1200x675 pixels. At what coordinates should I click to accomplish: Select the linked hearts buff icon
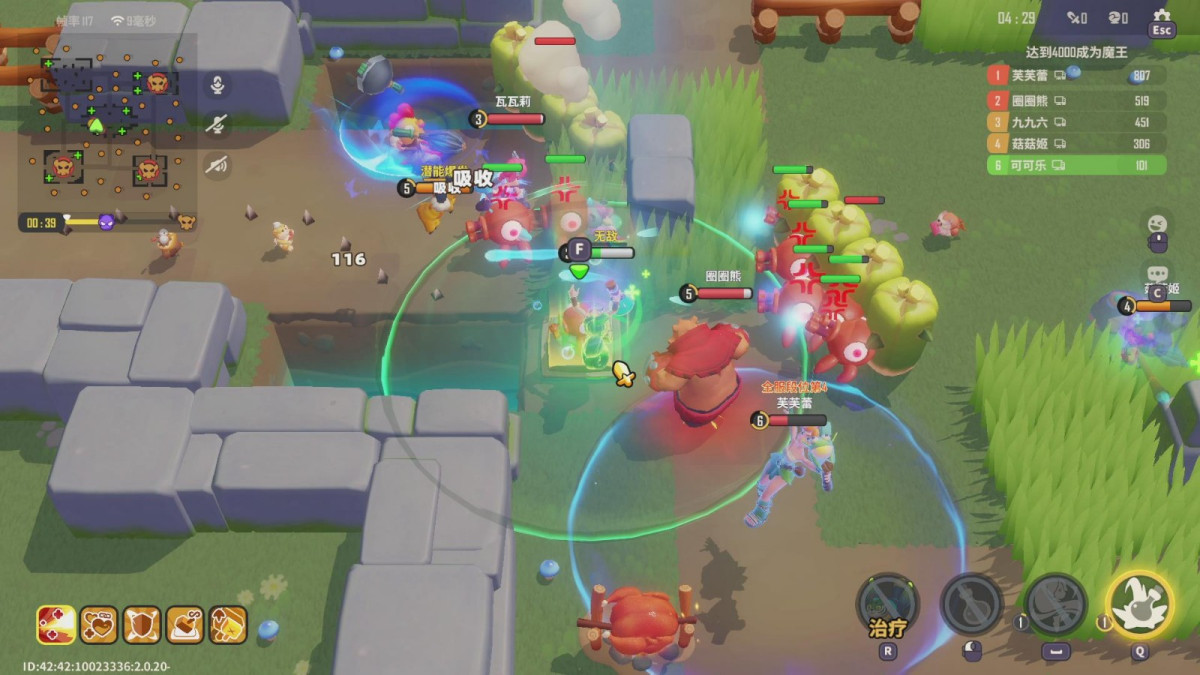pos(99,625)
